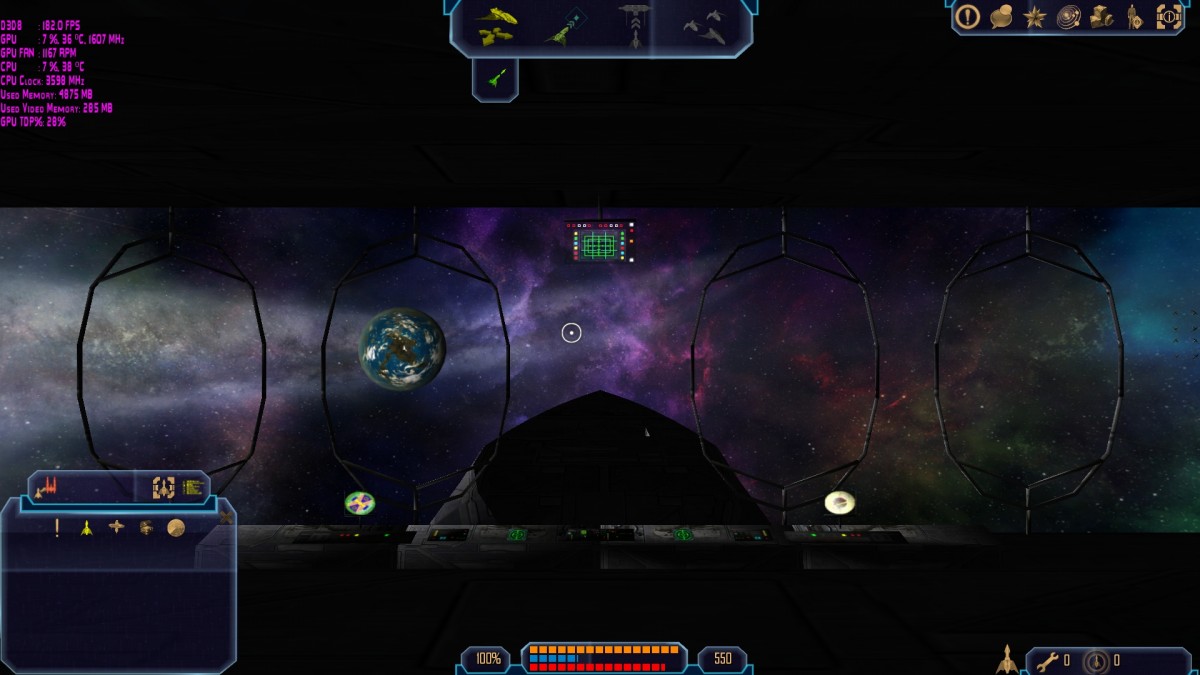This screenshot has height=675, width=1200.
Task: Filter by the exclamation mark tab
Action: coord(57,528)
